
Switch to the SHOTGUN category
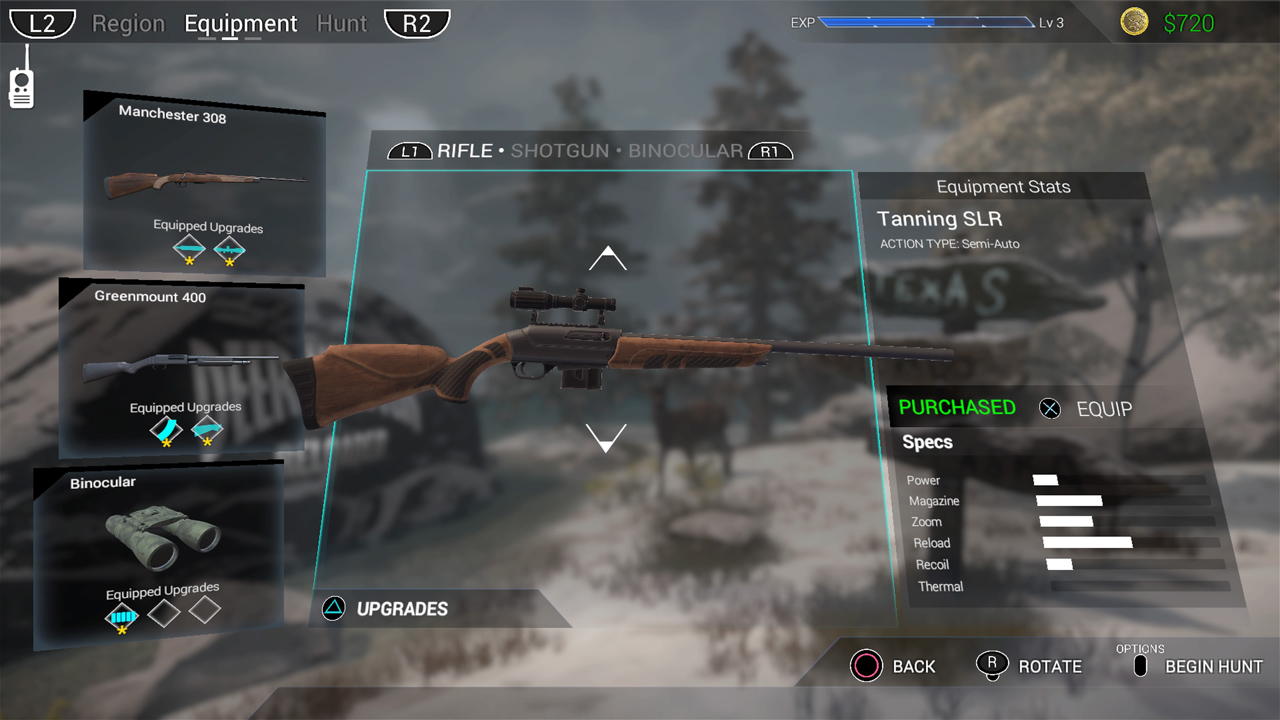pyautogui.click(x=559, y=152)
